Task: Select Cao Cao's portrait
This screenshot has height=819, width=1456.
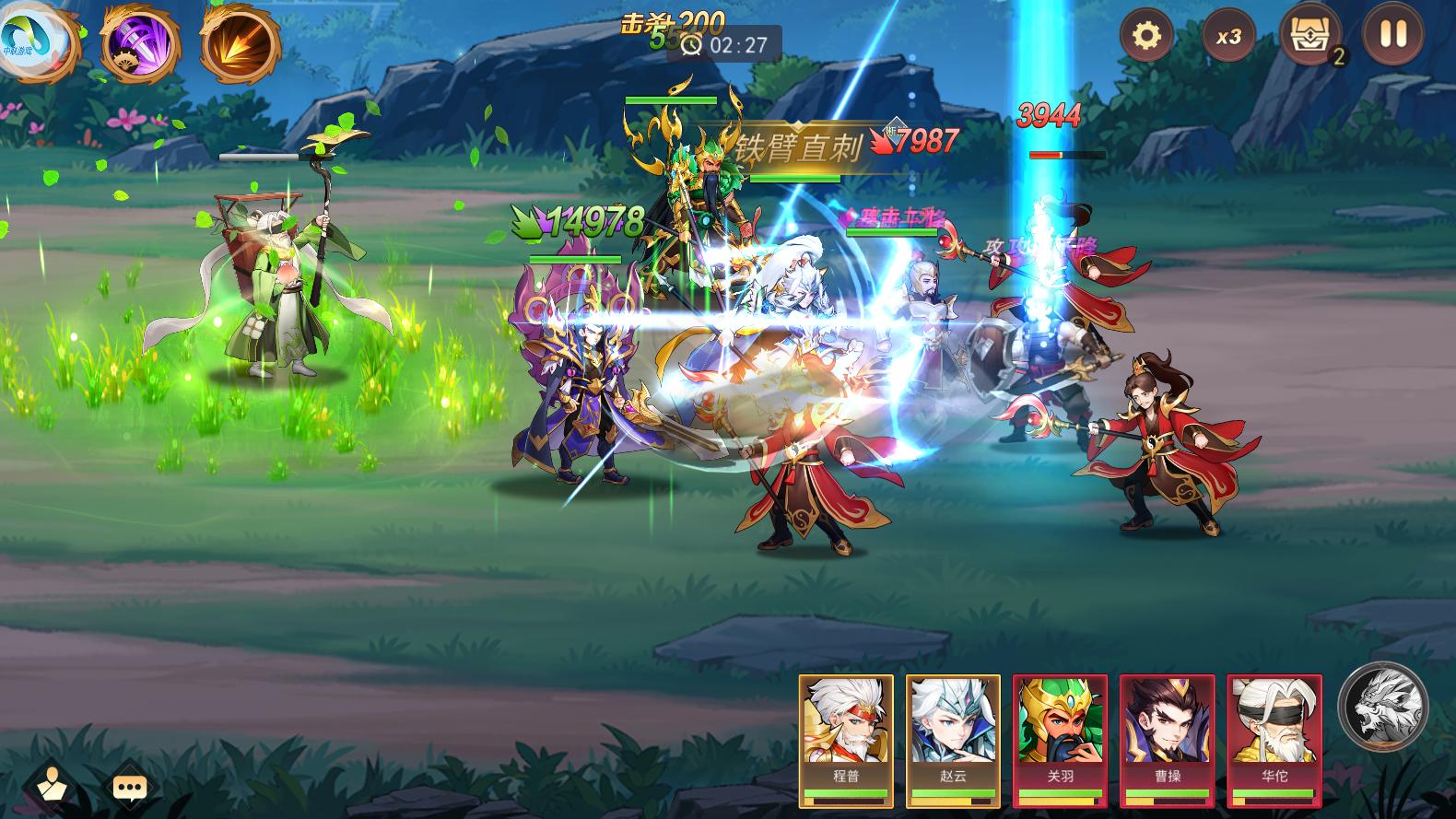Action: 1168,732
